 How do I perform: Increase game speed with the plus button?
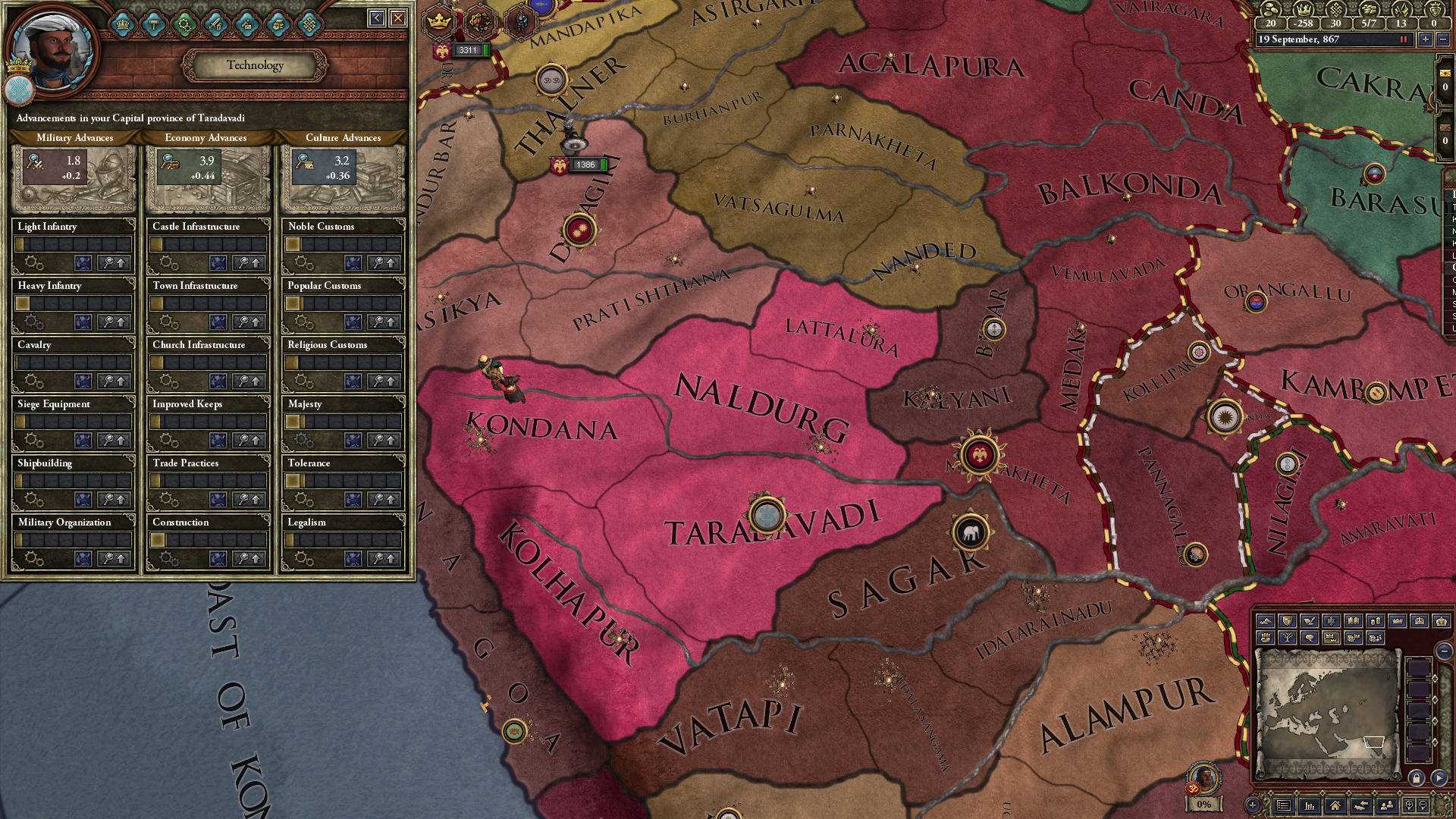point(1426,39)
